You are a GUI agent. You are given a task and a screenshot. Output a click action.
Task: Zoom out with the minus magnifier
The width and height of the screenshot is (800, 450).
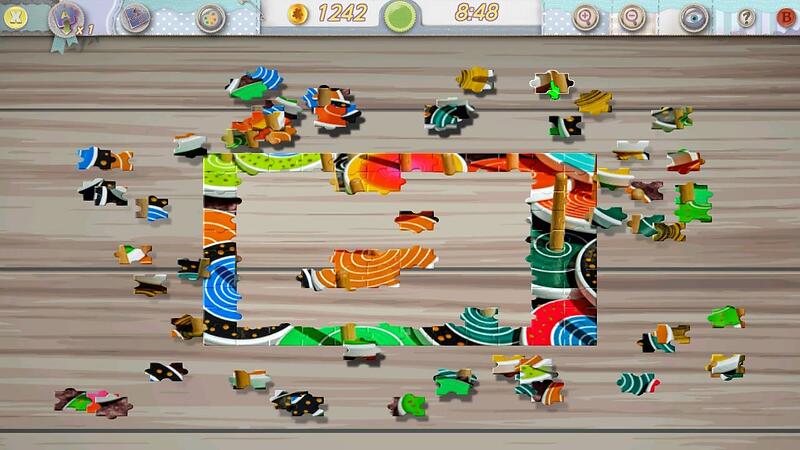point(632,16)
